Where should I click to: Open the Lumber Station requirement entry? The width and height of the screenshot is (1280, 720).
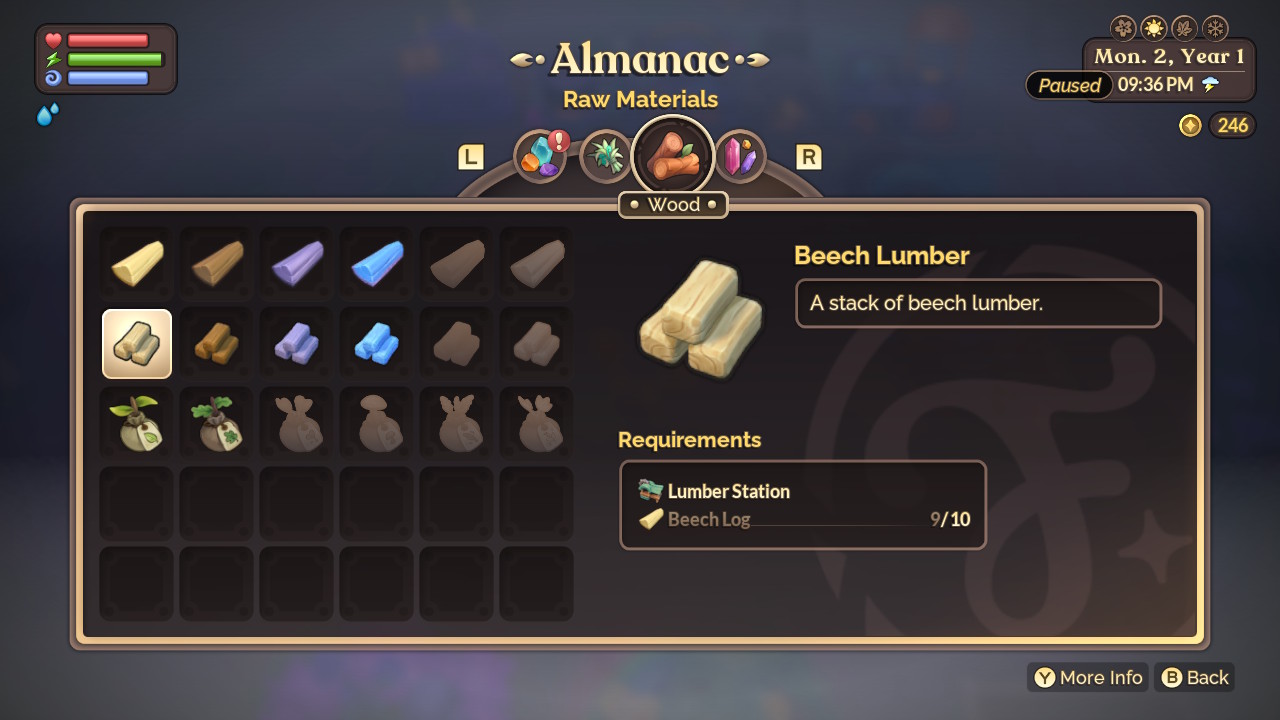(727, 491)
